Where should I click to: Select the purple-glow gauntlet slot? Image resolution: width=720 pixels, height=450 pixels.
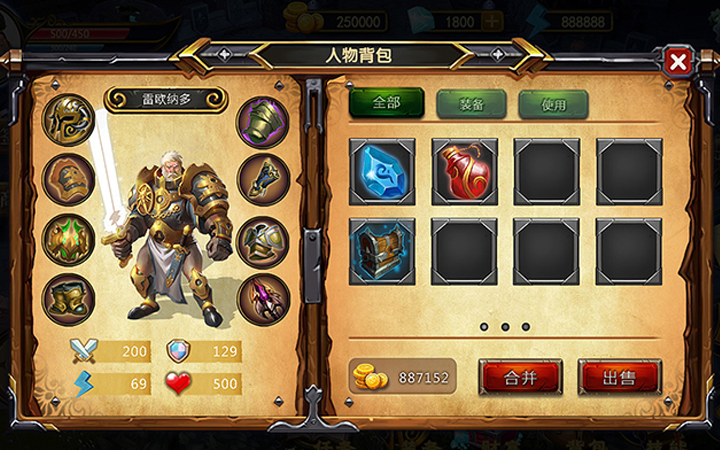(263, 121)
